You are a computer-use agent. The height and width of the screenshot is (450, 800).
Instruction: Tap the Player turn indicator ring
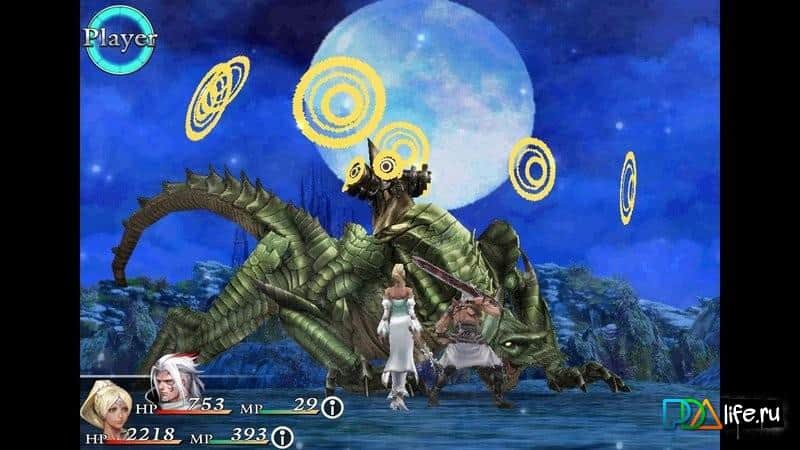tap(119, 39)
